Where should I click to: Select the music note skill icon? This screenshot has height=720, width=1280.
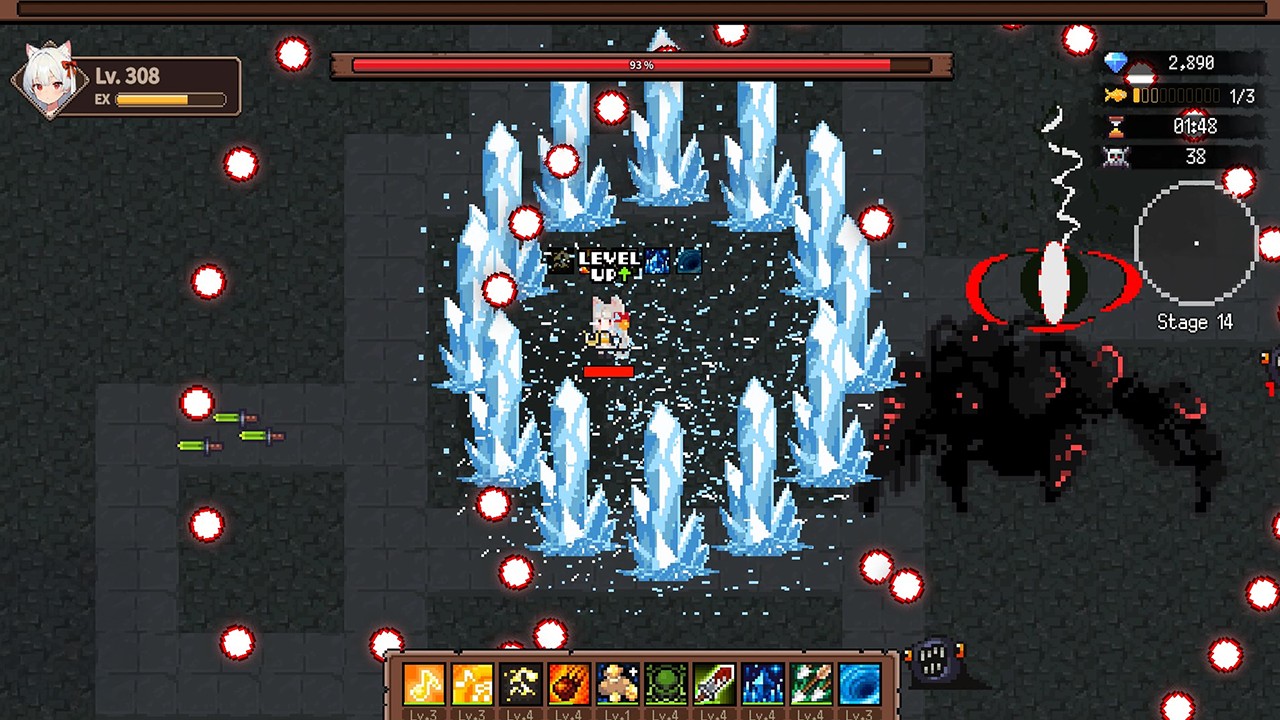(423, 683)
